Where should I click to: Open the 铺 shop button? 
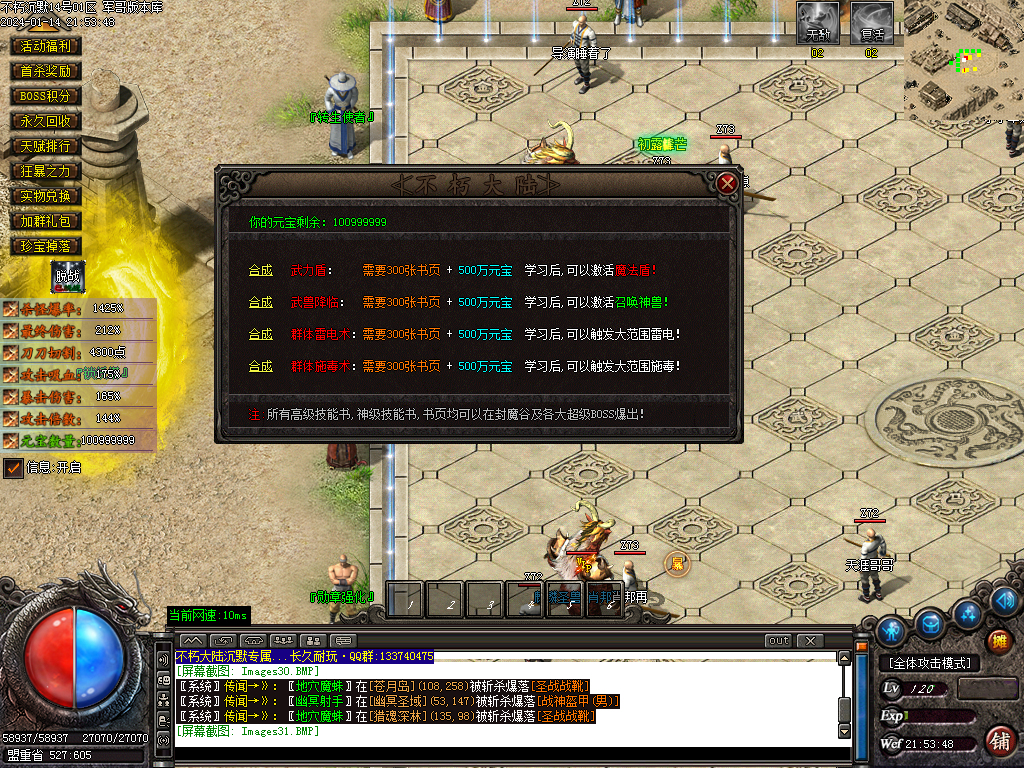click(998, 740)
